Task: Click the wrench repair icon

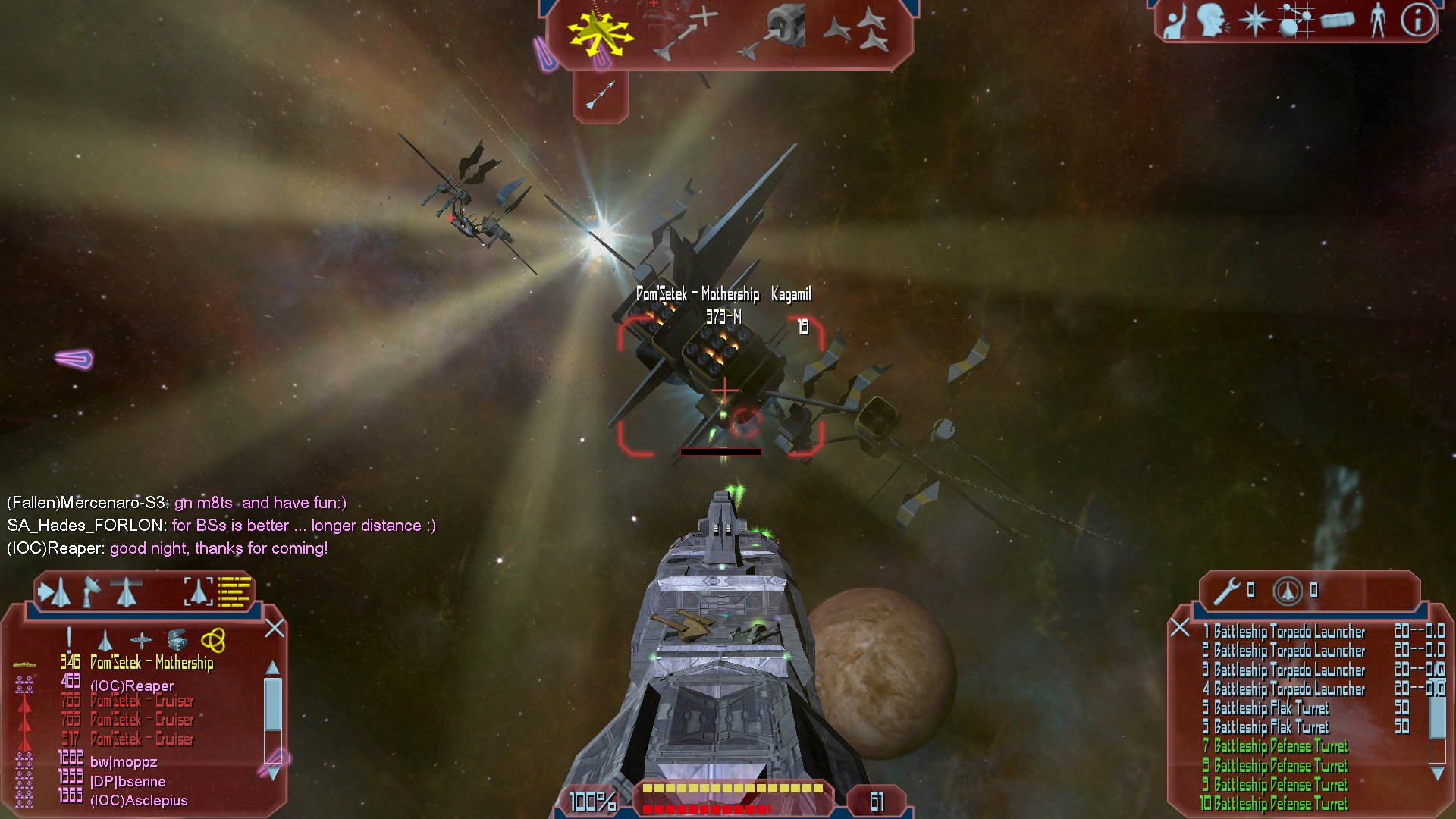Action: click(1226, 591)
